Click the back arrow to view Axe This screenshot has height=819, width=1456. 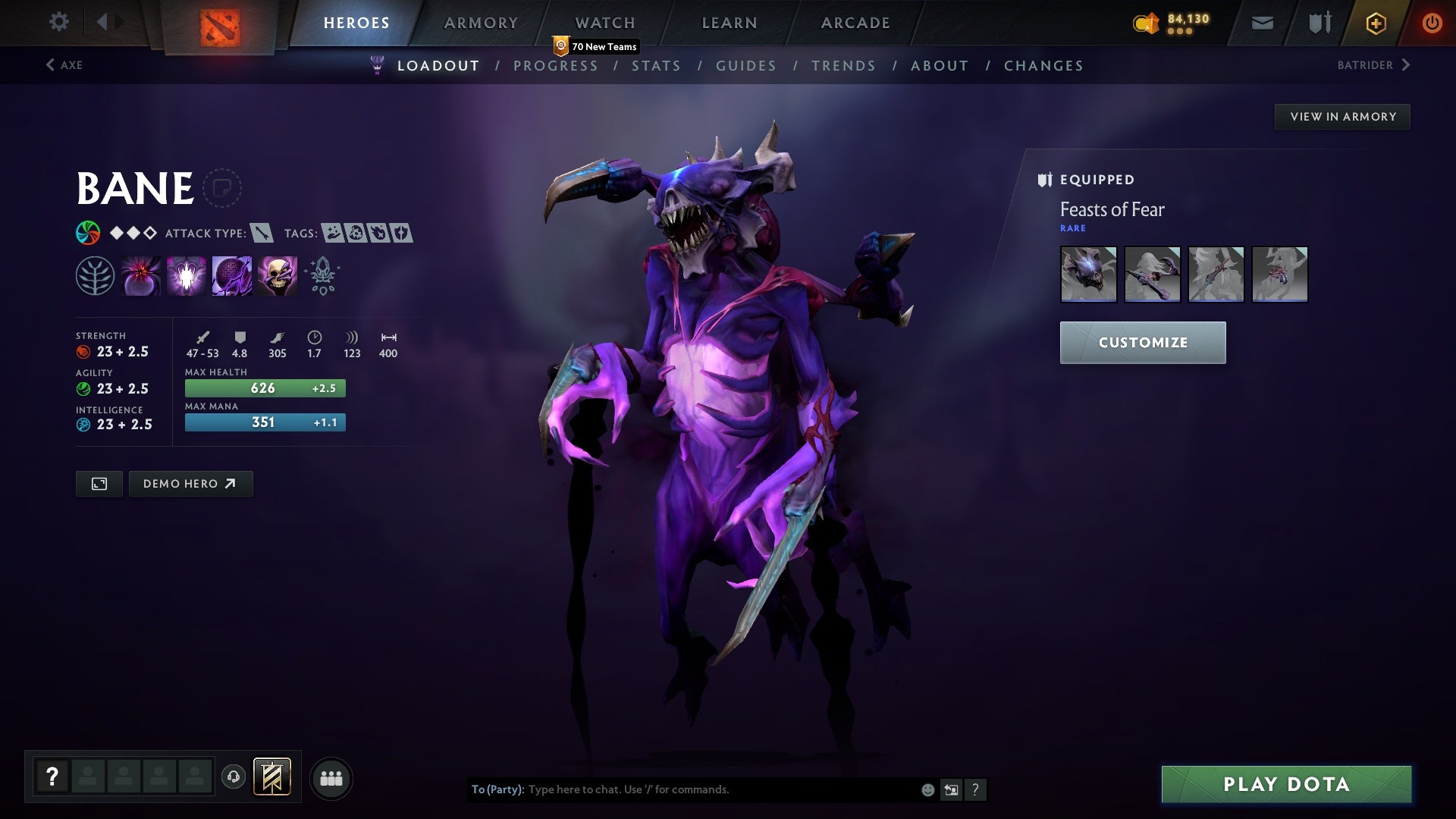click(x=50, y=65)
